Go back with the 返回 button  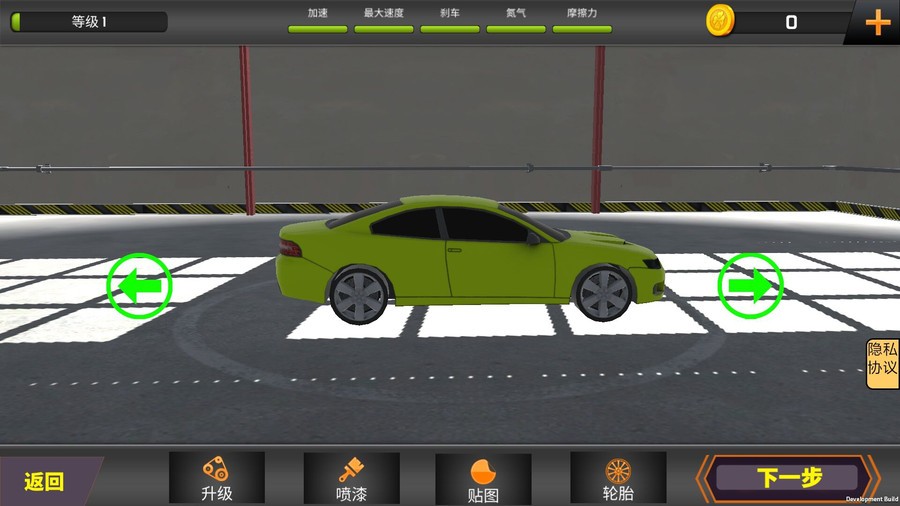(45, 481)
